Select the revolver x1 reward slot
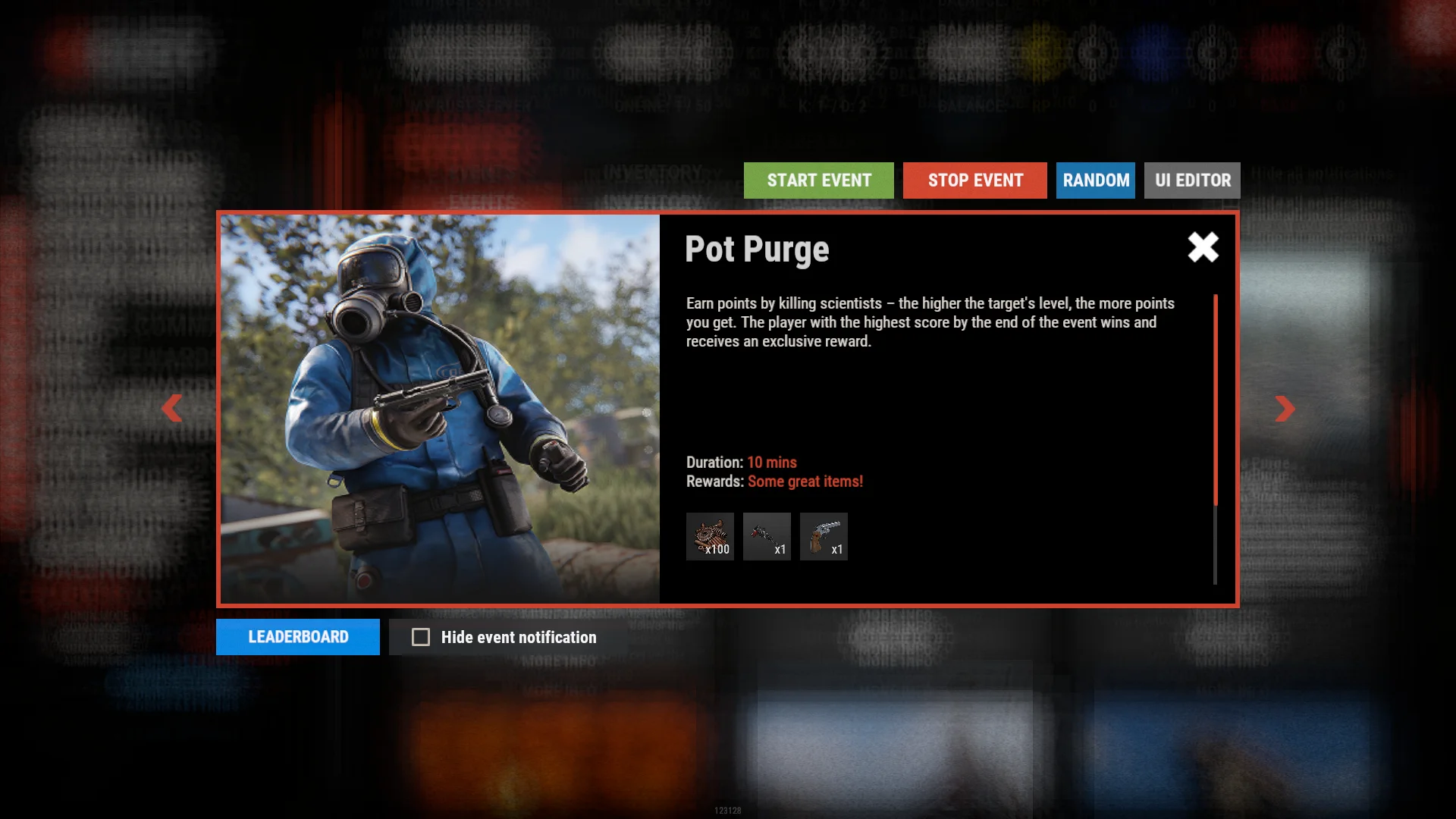The height and width of the screenshot is (819, 1456). [824, 537]
